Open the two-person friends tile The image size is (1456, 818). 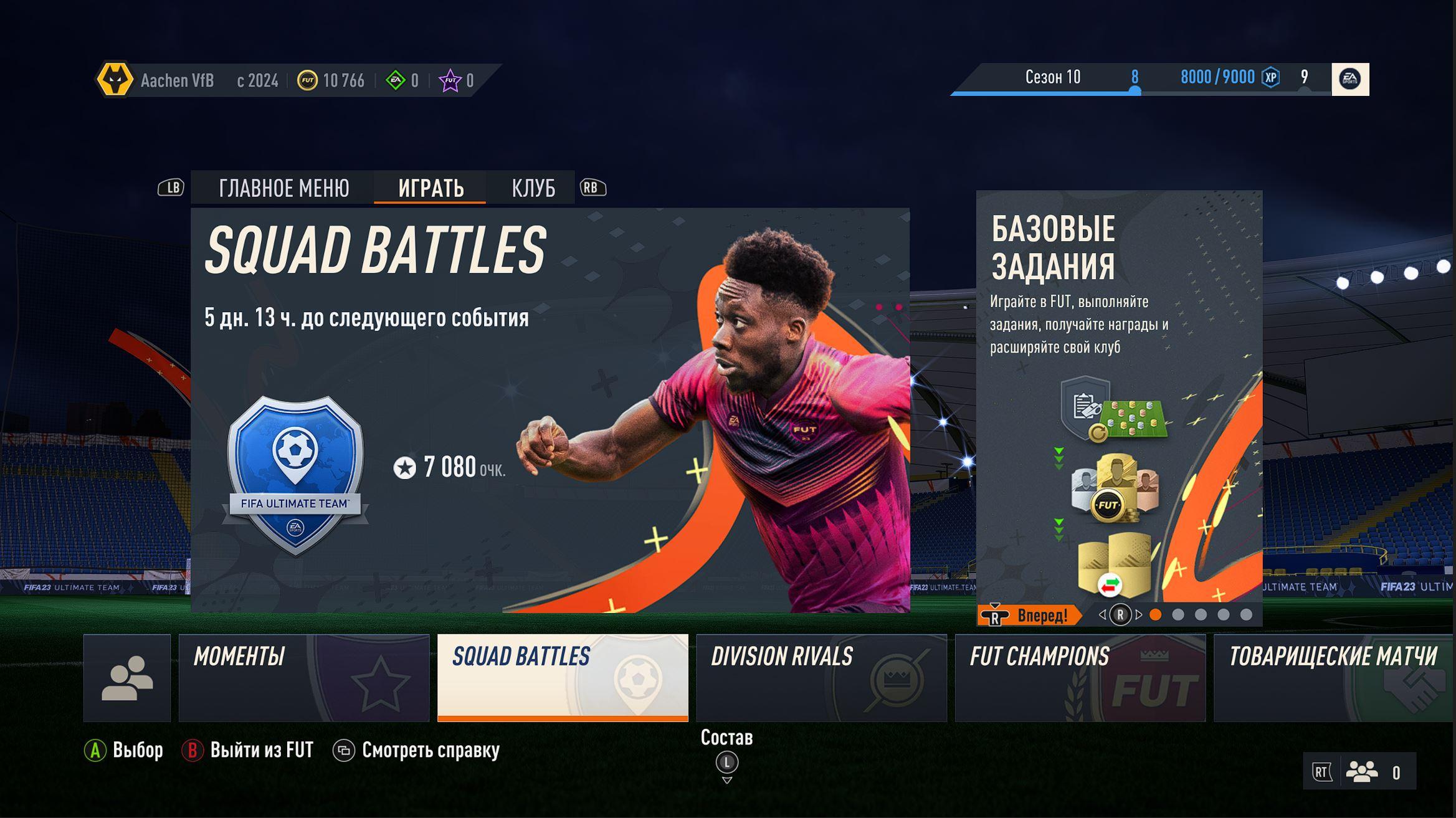click(x=127, y=678)
